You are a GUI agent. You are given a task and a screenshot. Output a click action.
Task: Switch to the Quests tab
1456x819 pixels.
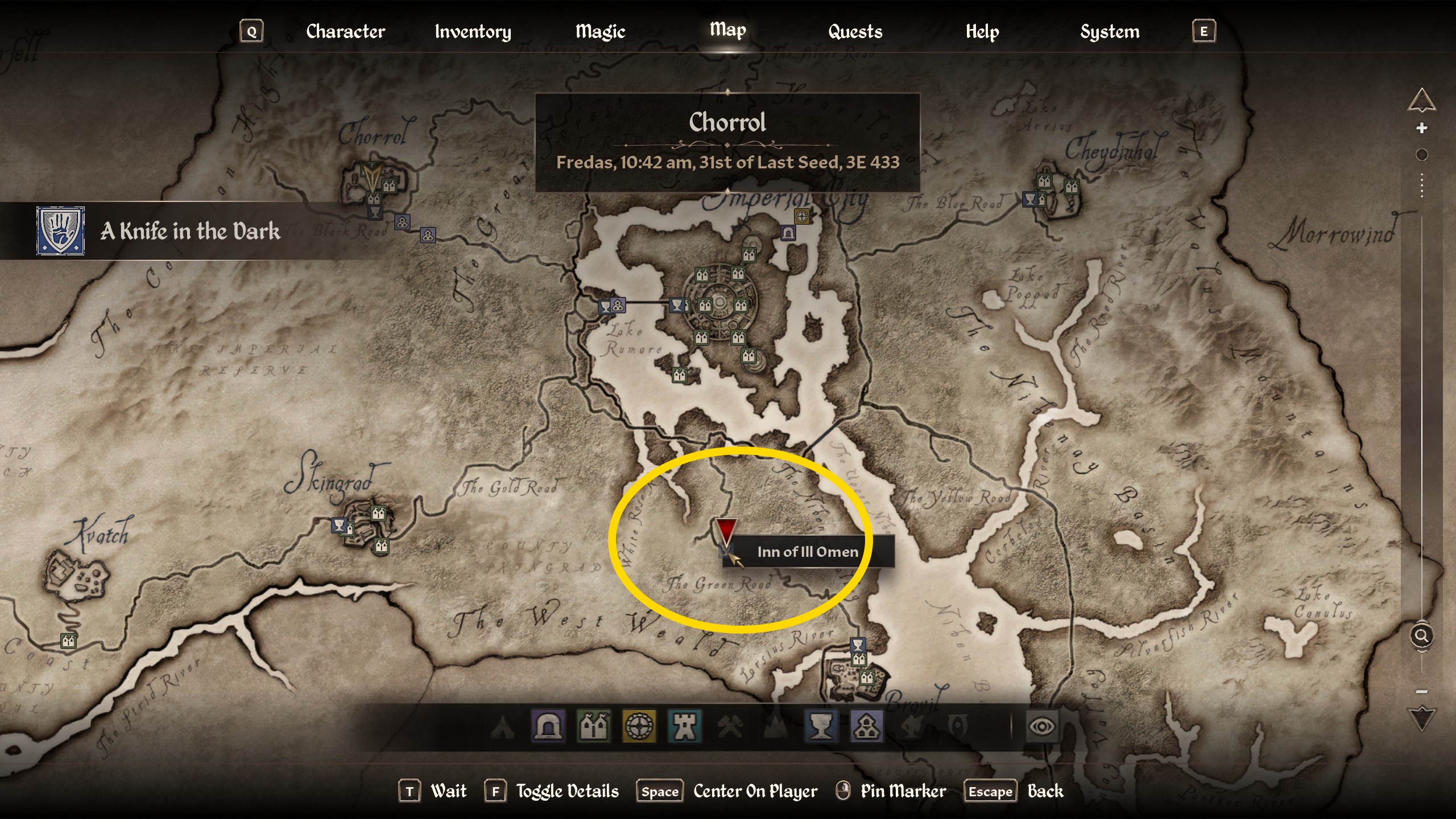(x=854, y=31)
